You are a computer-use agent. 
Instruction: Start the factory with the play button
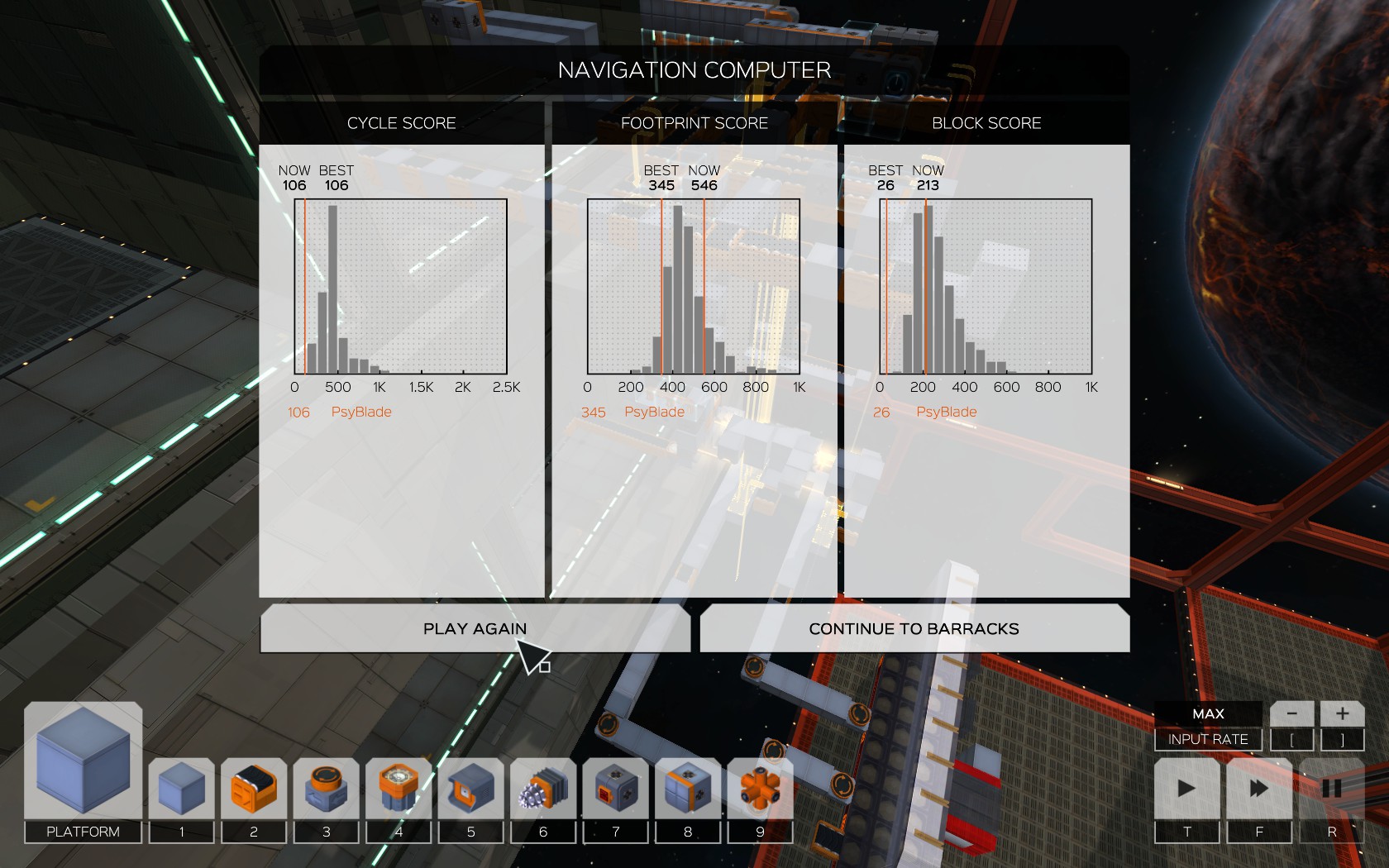[1186, 789]
